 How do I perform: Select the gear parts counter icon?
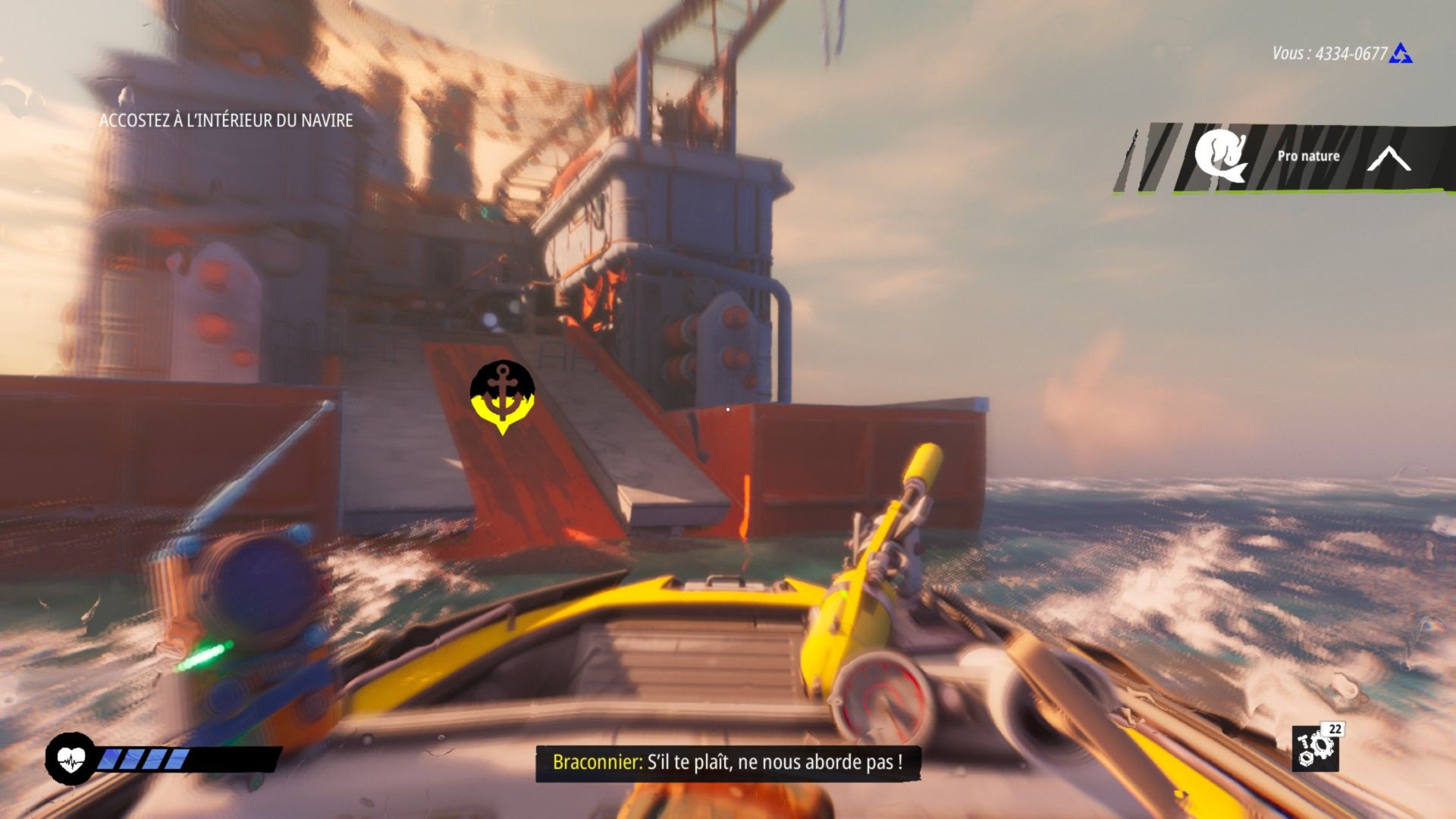coord(1316,748)
